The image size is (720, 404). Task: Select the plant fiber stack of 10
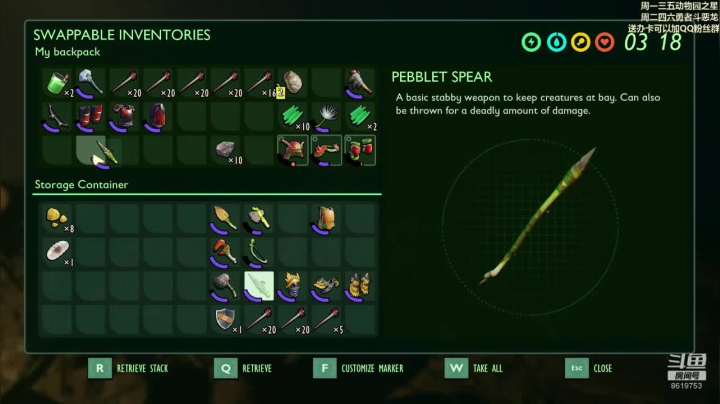293,117
